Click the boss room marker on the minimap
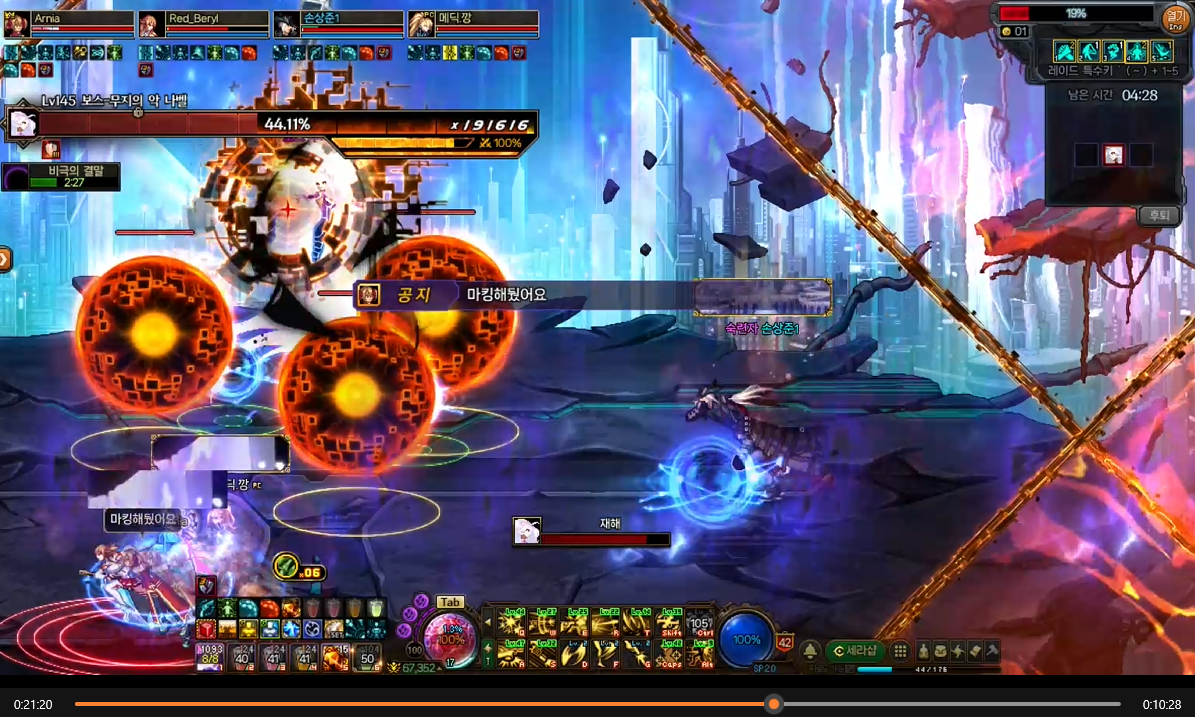Screen dimensions: 1195x717 point(1113,155)
